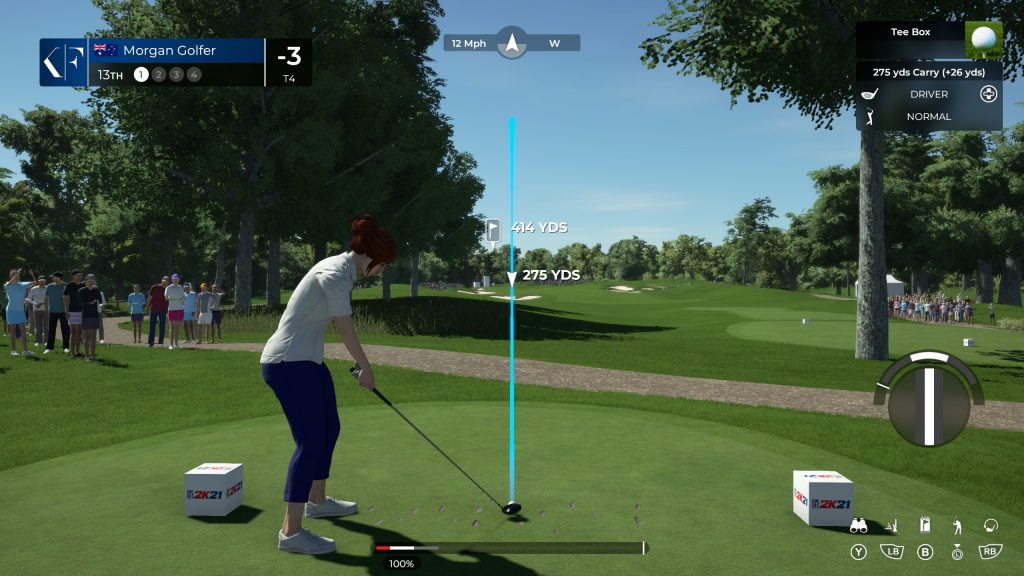1024x576 pixels.
Task: Select the DRIVER club row
Action: pyautogui.click(x=929, y=94)
